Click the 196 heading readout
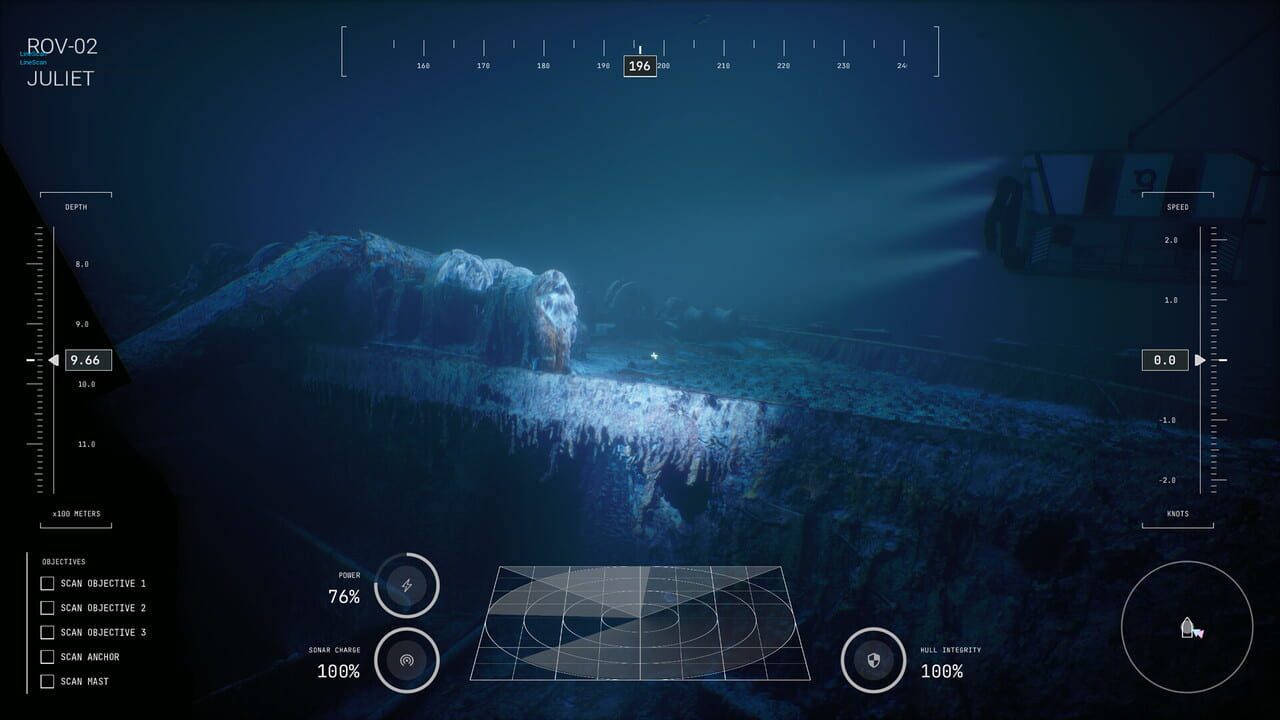 638,66
